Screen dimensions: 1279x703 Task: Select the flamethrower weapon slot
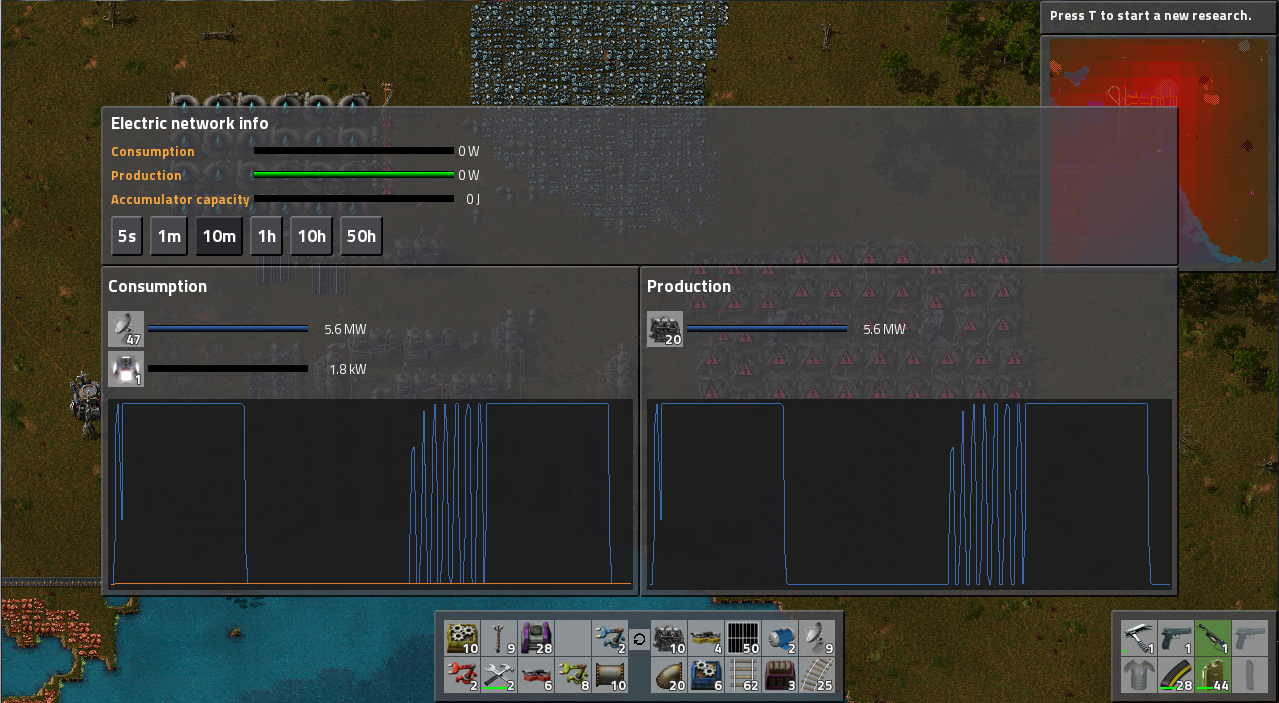pyautogui.click(x=1214, y=637)
